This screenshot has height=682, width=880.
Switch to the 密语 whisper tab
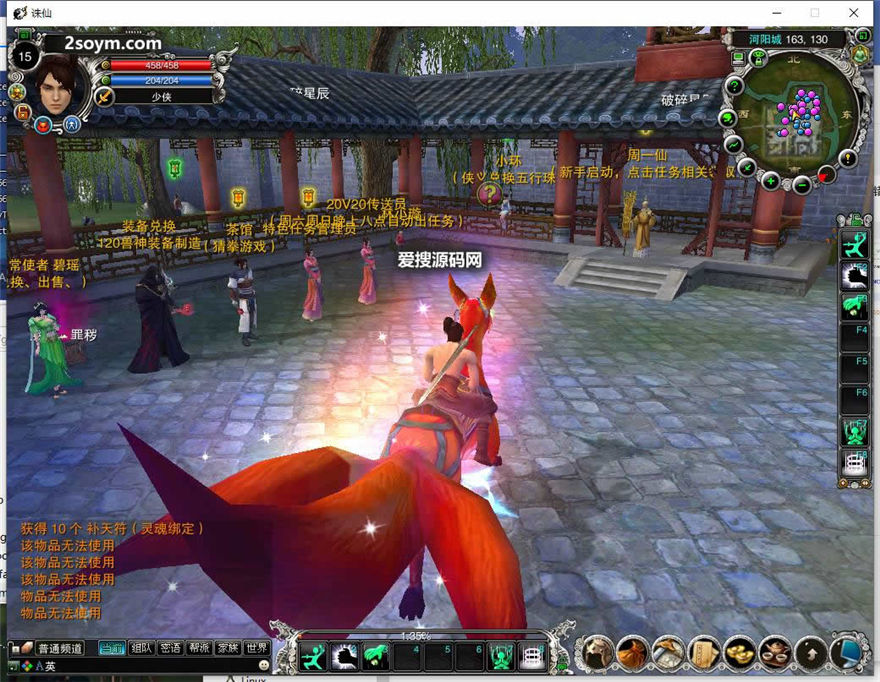[x=170, y=648]
